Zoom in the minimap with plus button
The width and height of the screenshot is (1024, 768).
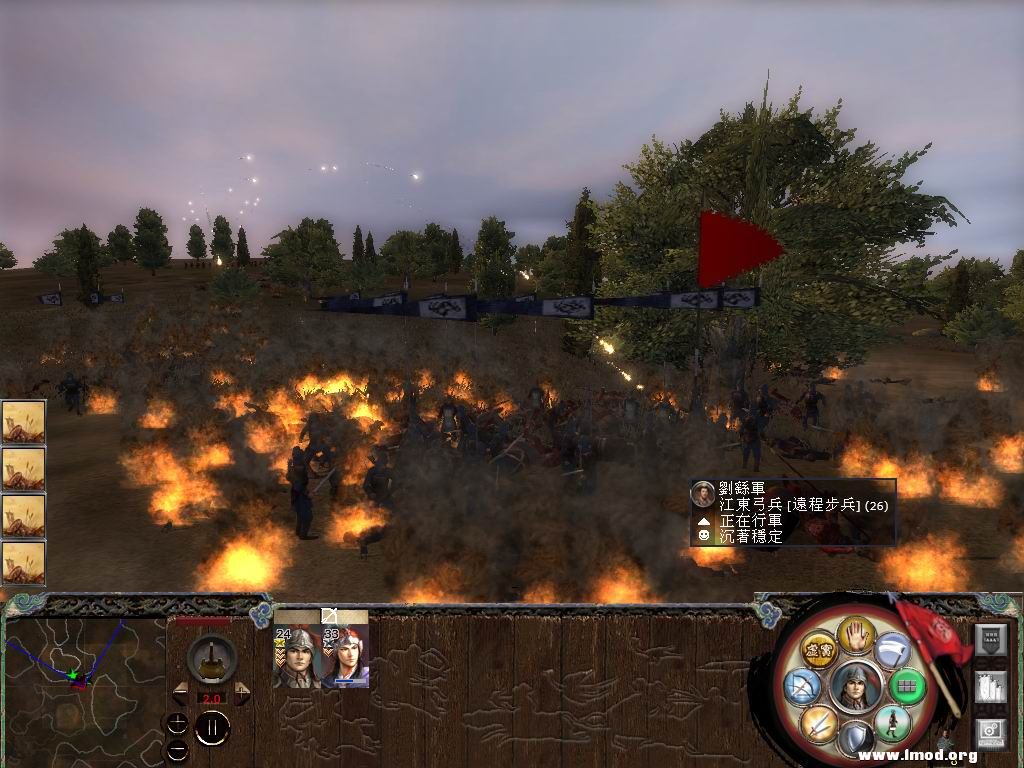pos(177,724)
